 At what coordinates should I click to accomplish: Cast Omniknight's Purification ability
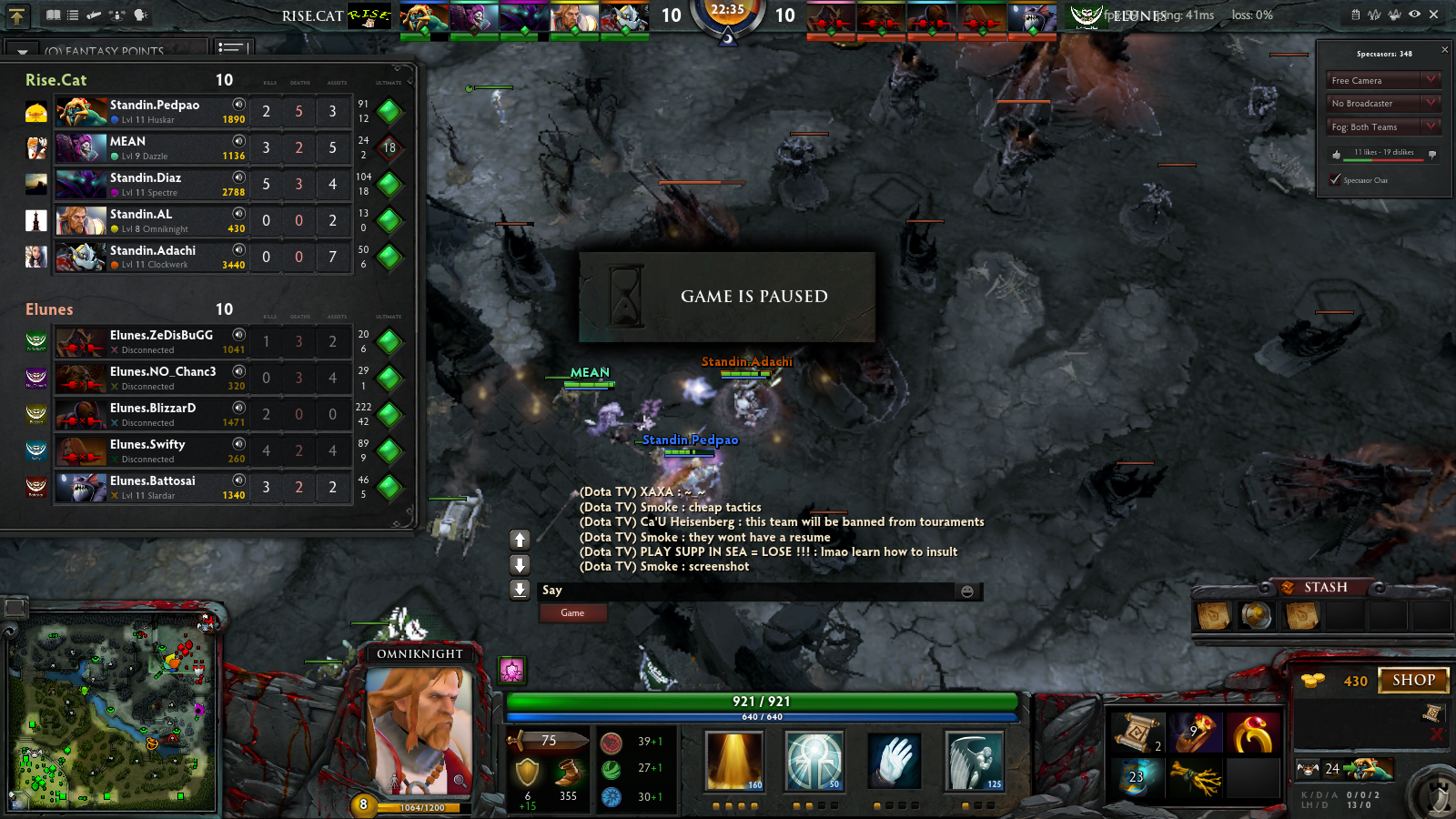tap(734, 761)
